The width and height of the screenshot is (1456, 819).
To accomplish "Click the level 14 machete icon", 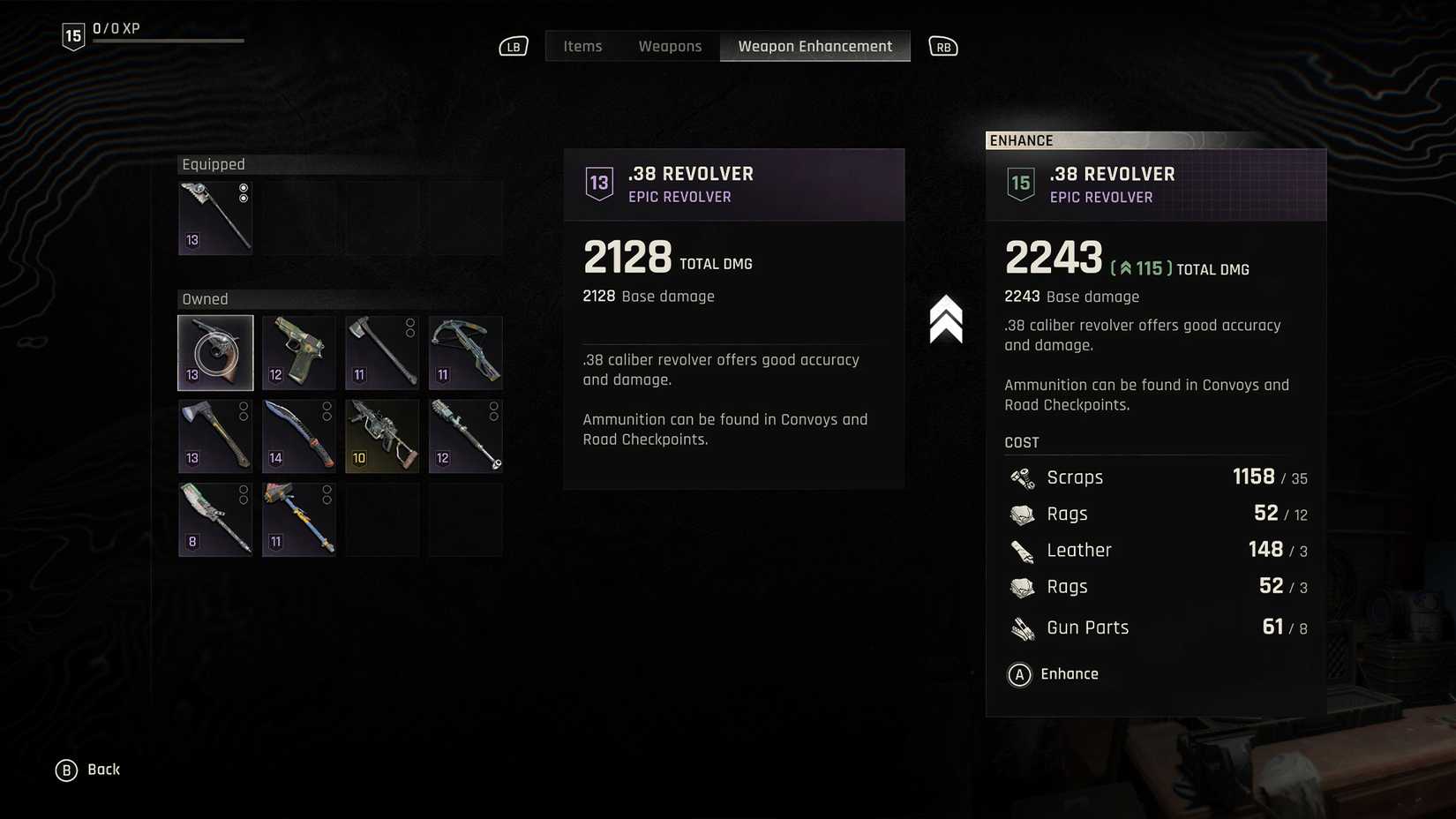I will pos(298,435).
